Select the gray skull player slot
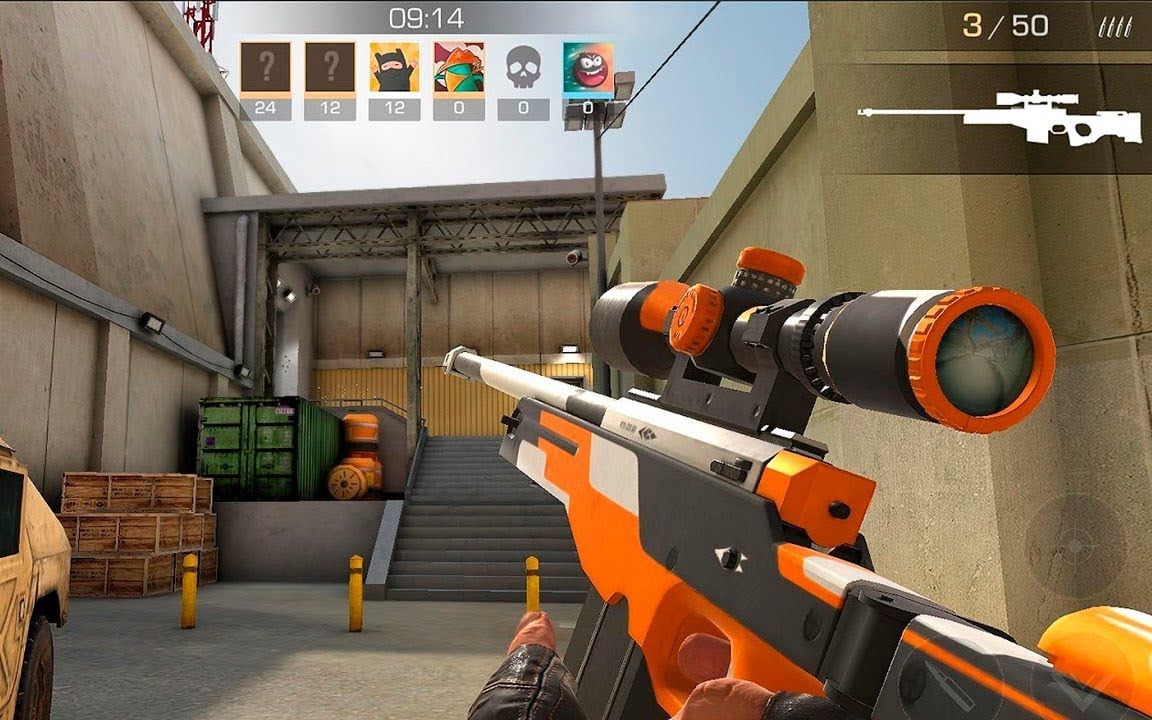 tap(524, 67)
